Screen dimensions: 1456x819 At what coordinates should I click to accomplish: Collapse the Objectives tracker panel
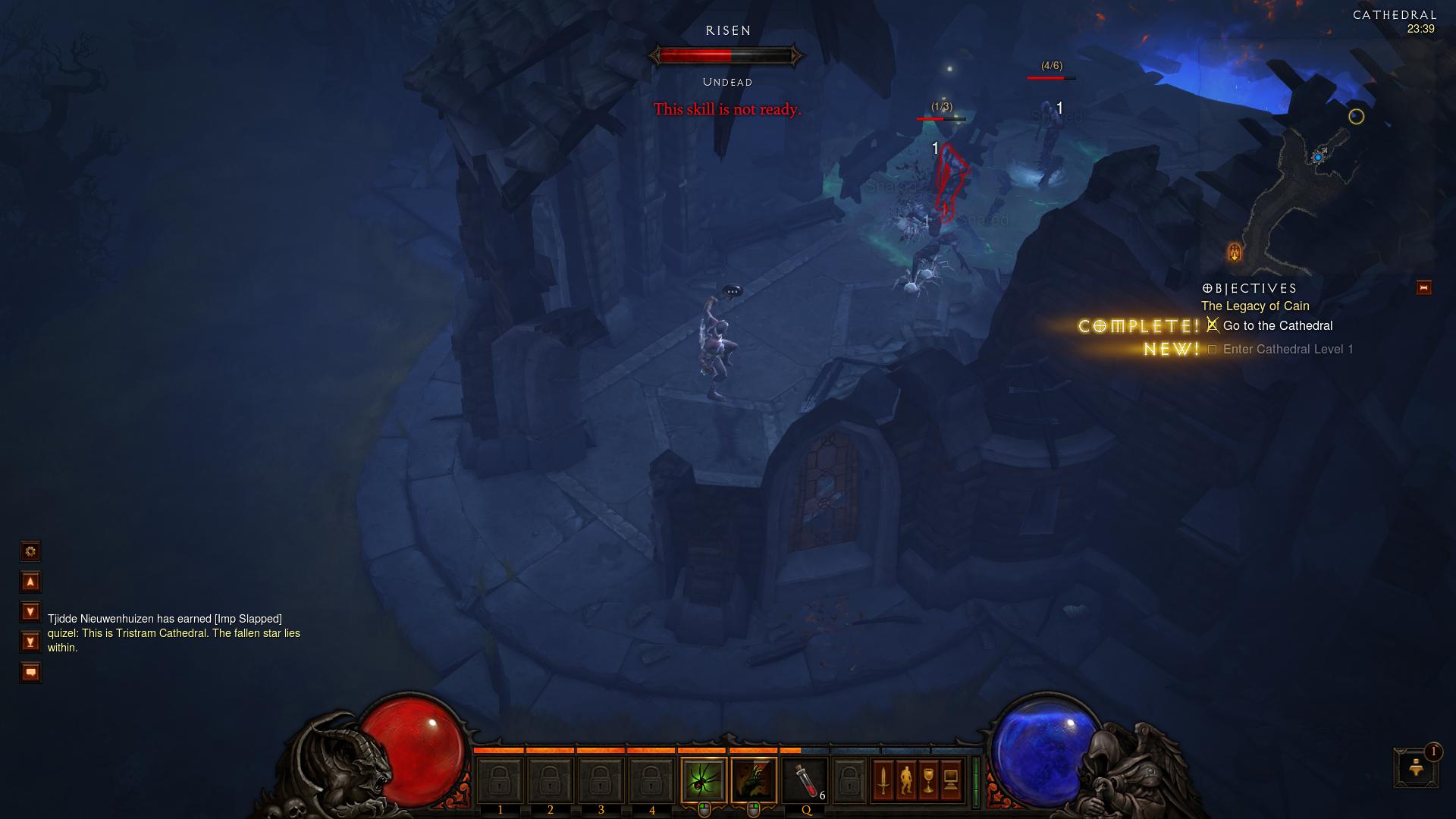click(1423, 287)
